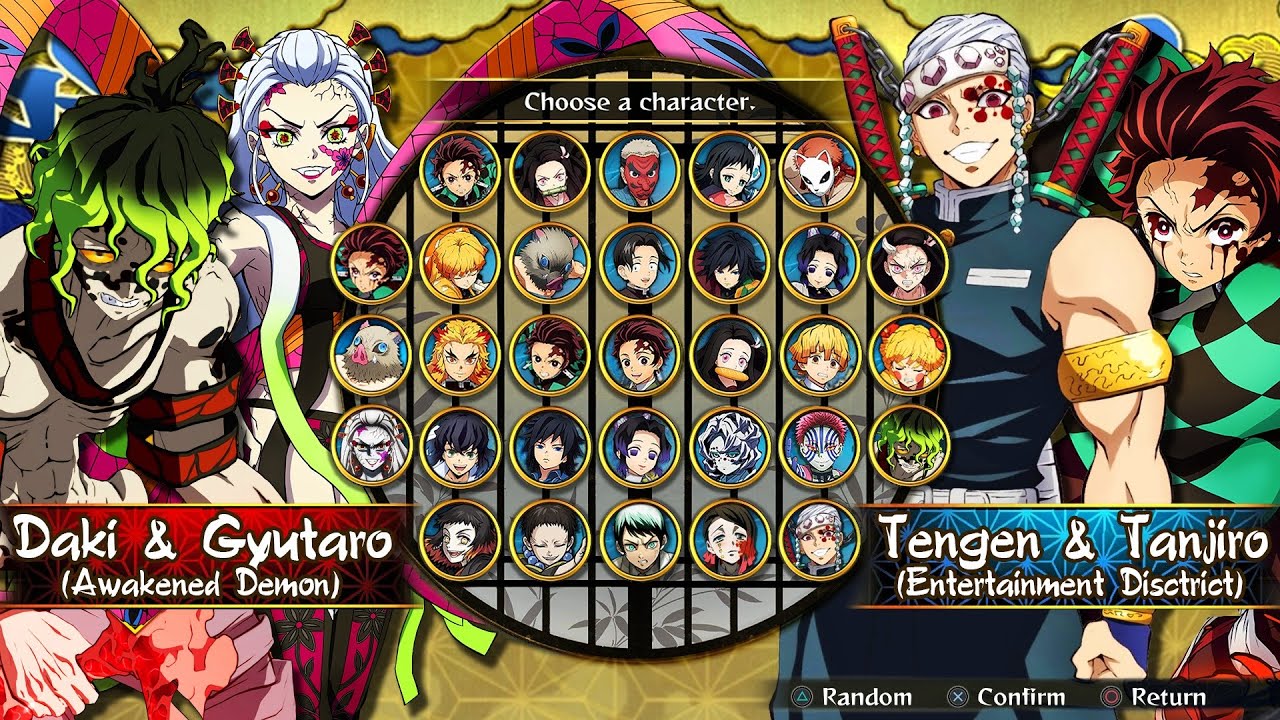Pick Makomo's portrait
Image resolution: width=1280 pixels, height=720 pixels.
729,171
